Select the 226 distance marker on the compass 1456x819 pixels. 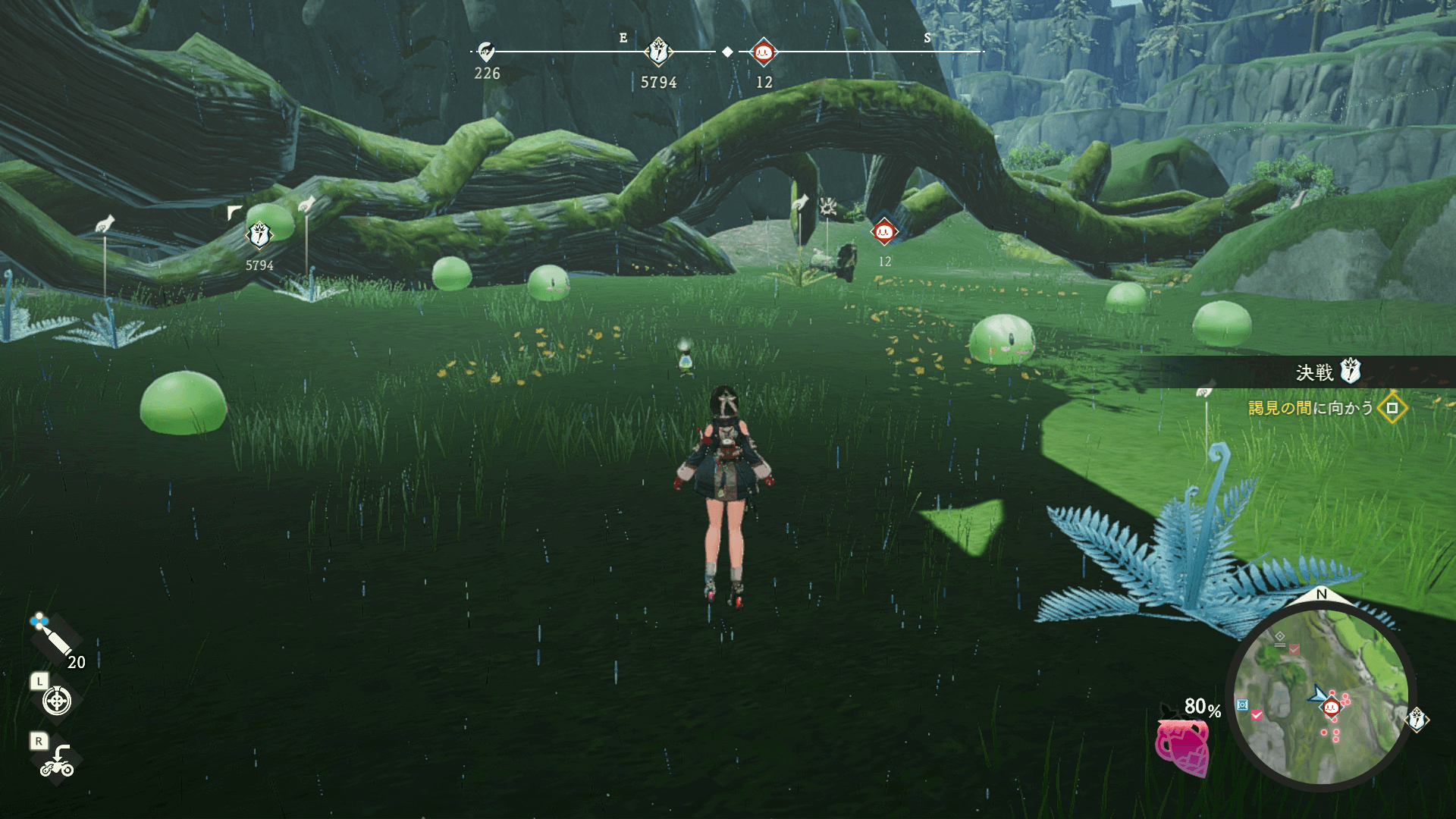tap(486, 52)
